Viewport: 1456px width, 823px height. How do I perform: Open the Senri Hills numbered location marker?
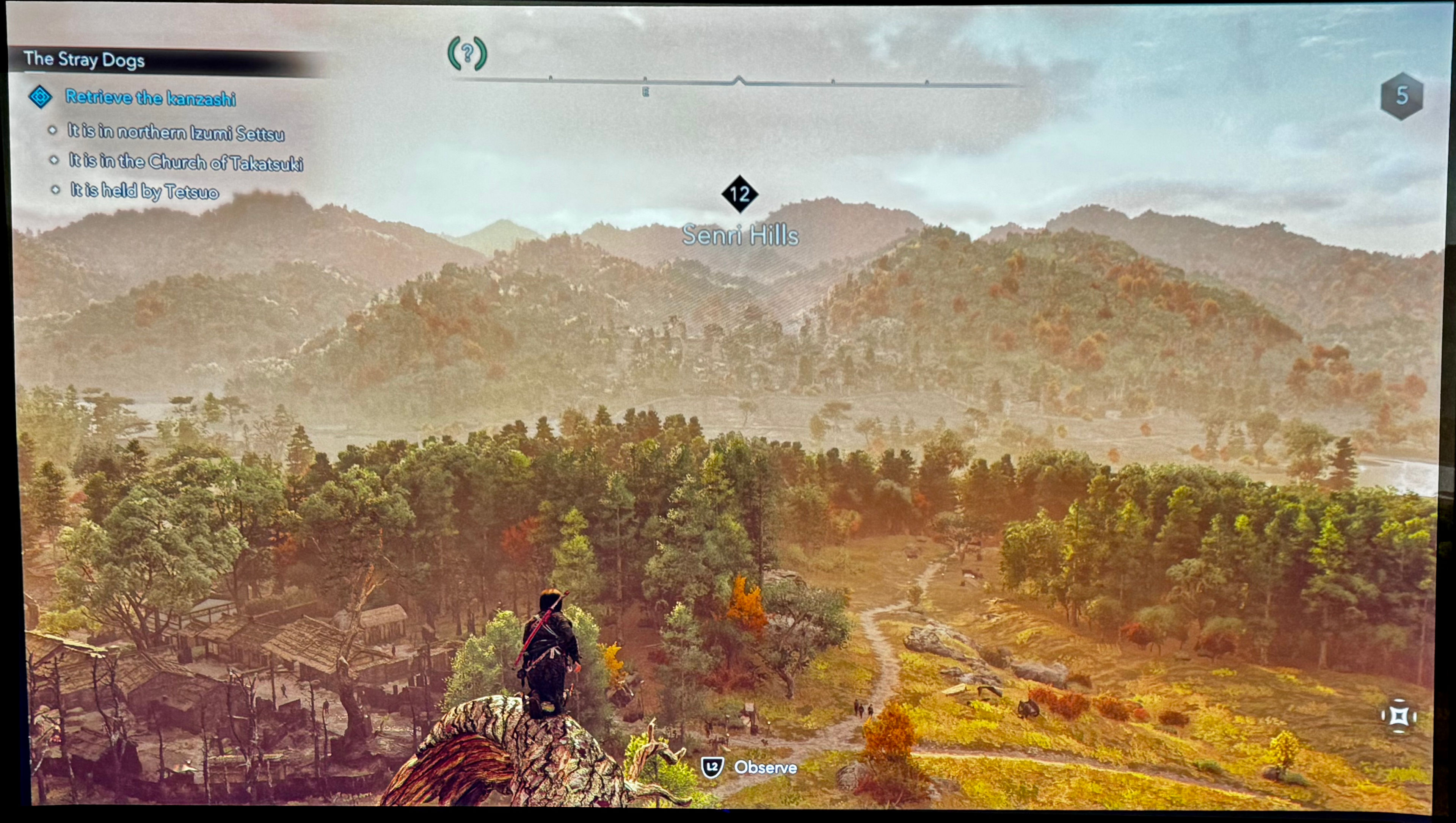click(741, 195)
